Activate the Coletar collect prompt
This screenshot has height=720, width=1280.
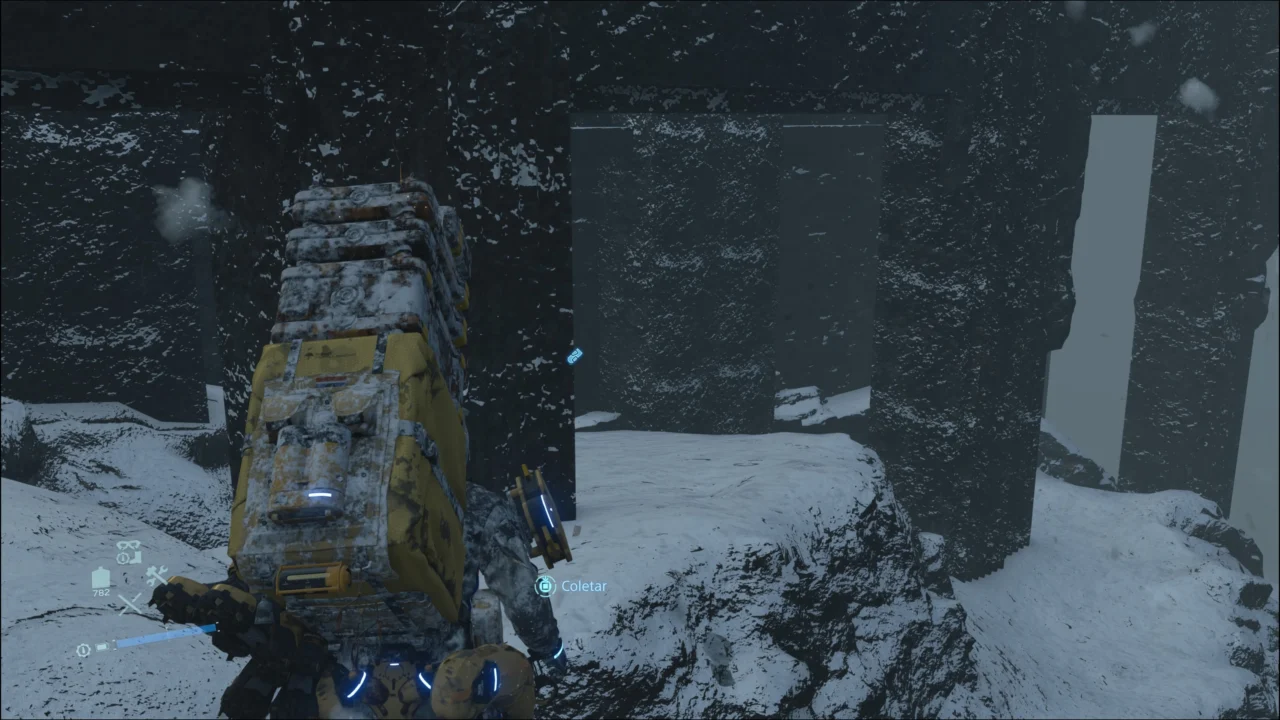tap(572, 586)
